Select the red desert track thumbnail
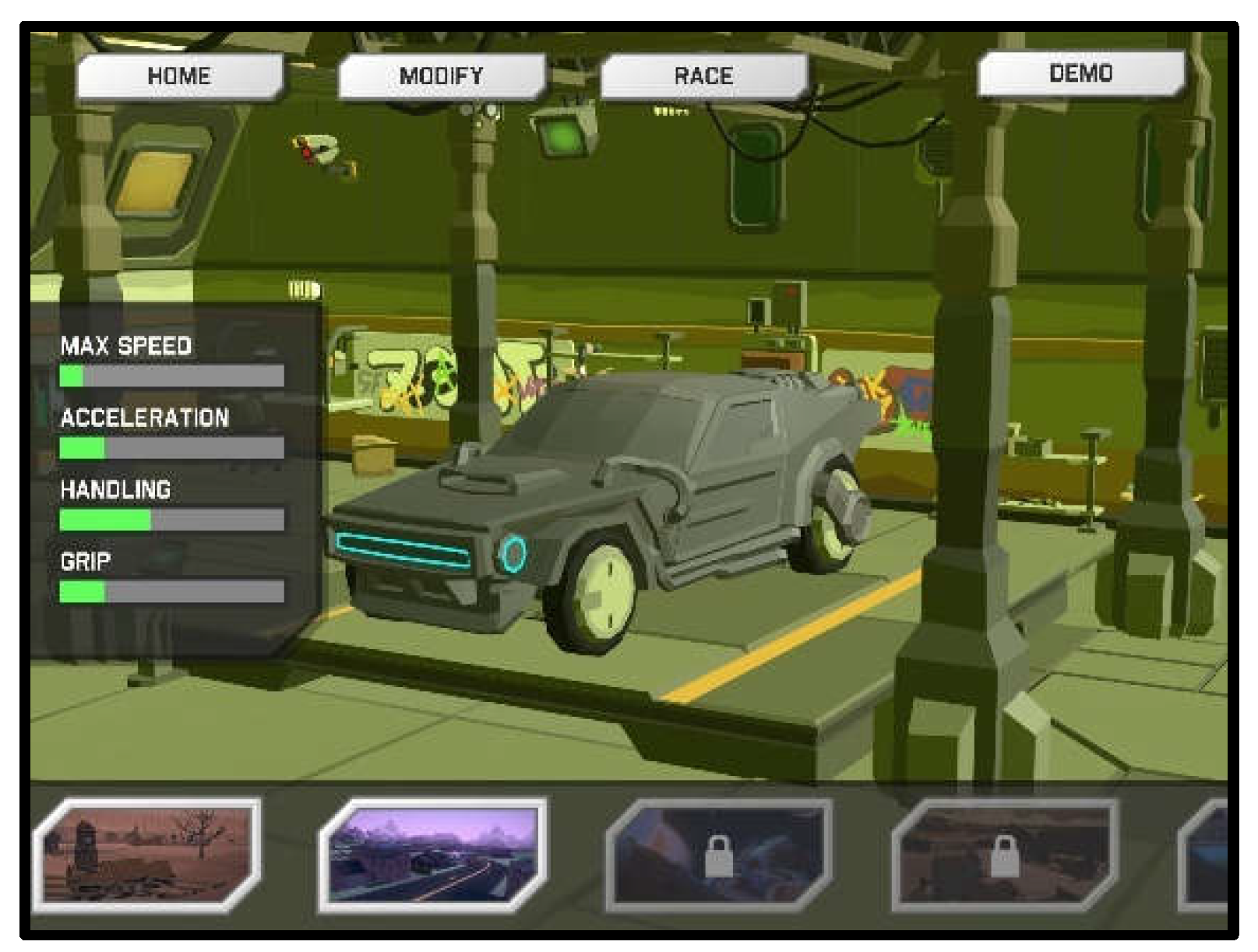The height and width of the screenshot is (952, 1258). [x=148, y=855]
